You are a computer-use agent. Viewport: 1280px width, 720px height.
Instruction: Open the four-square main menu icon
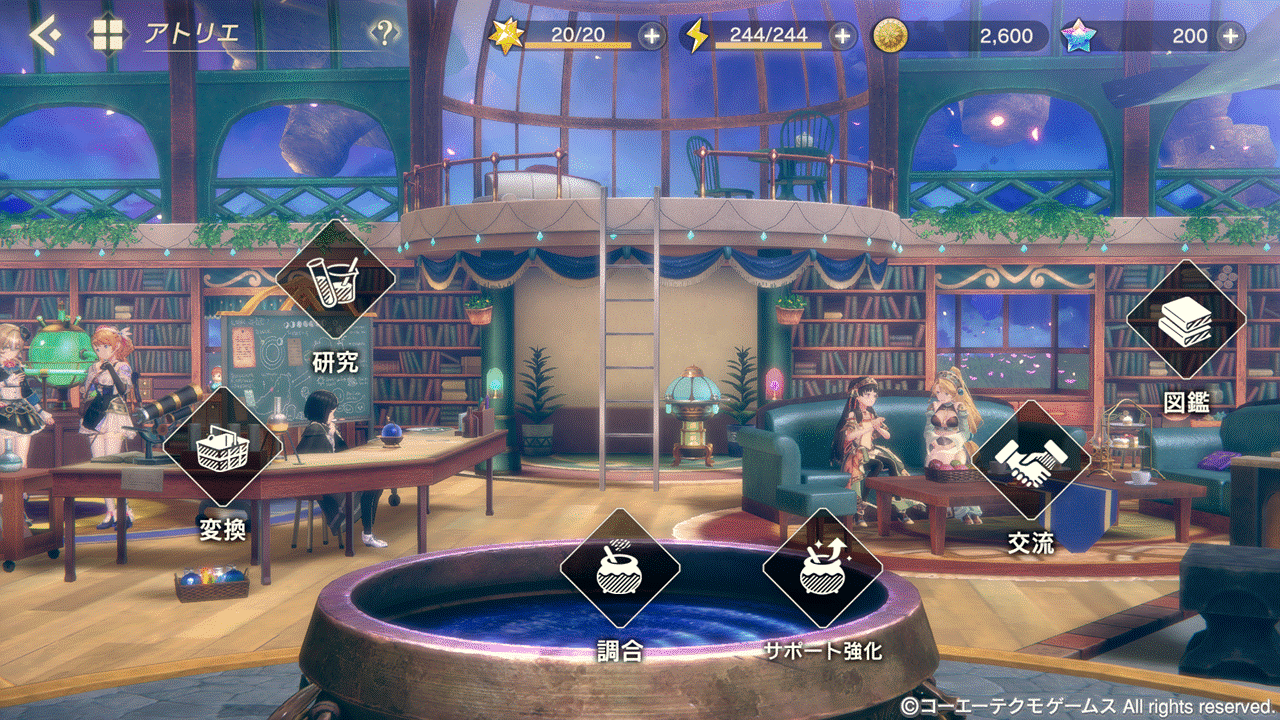click(108, 35)
